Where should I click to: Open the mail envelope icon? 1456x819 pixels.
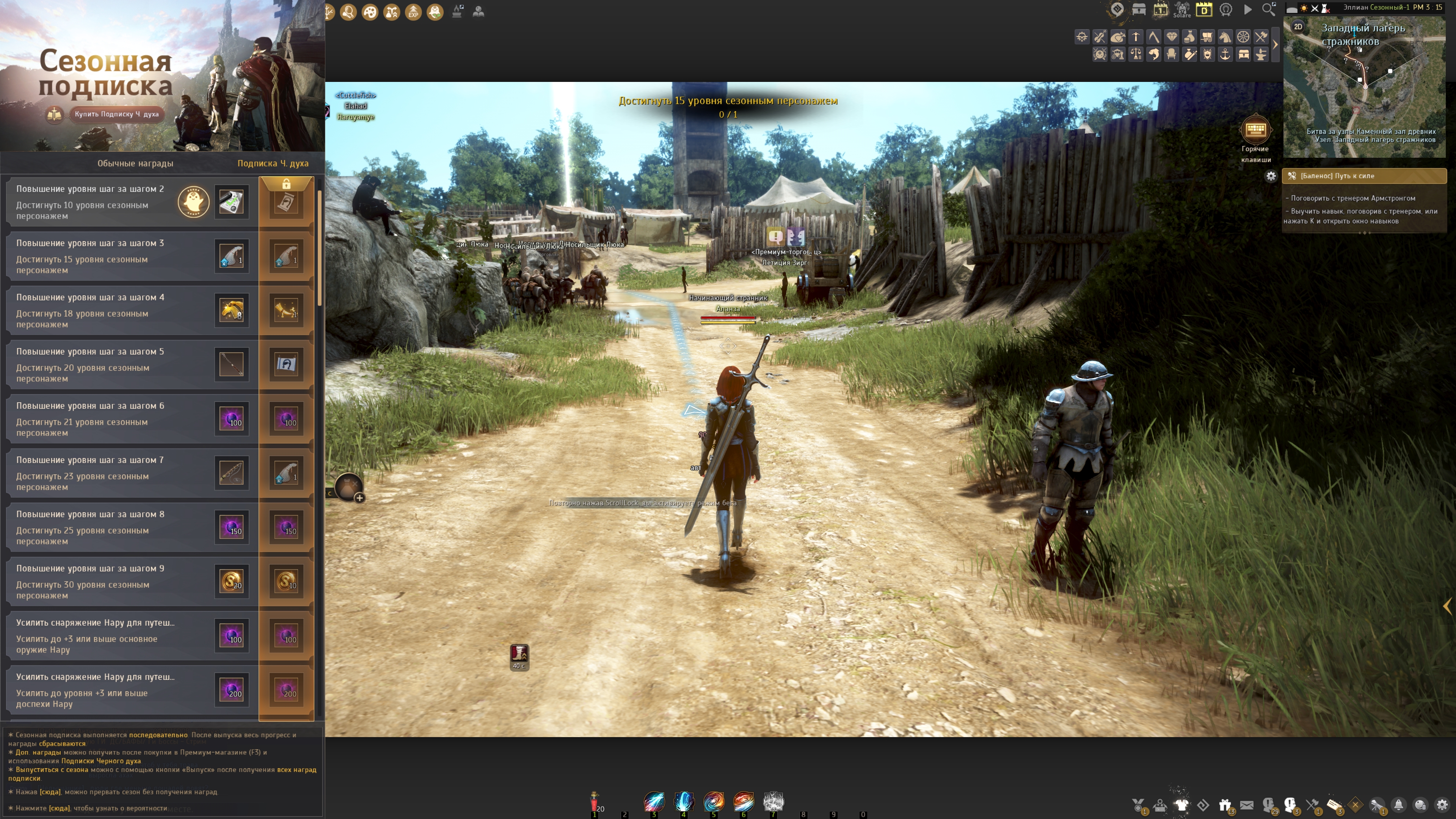1247,805
